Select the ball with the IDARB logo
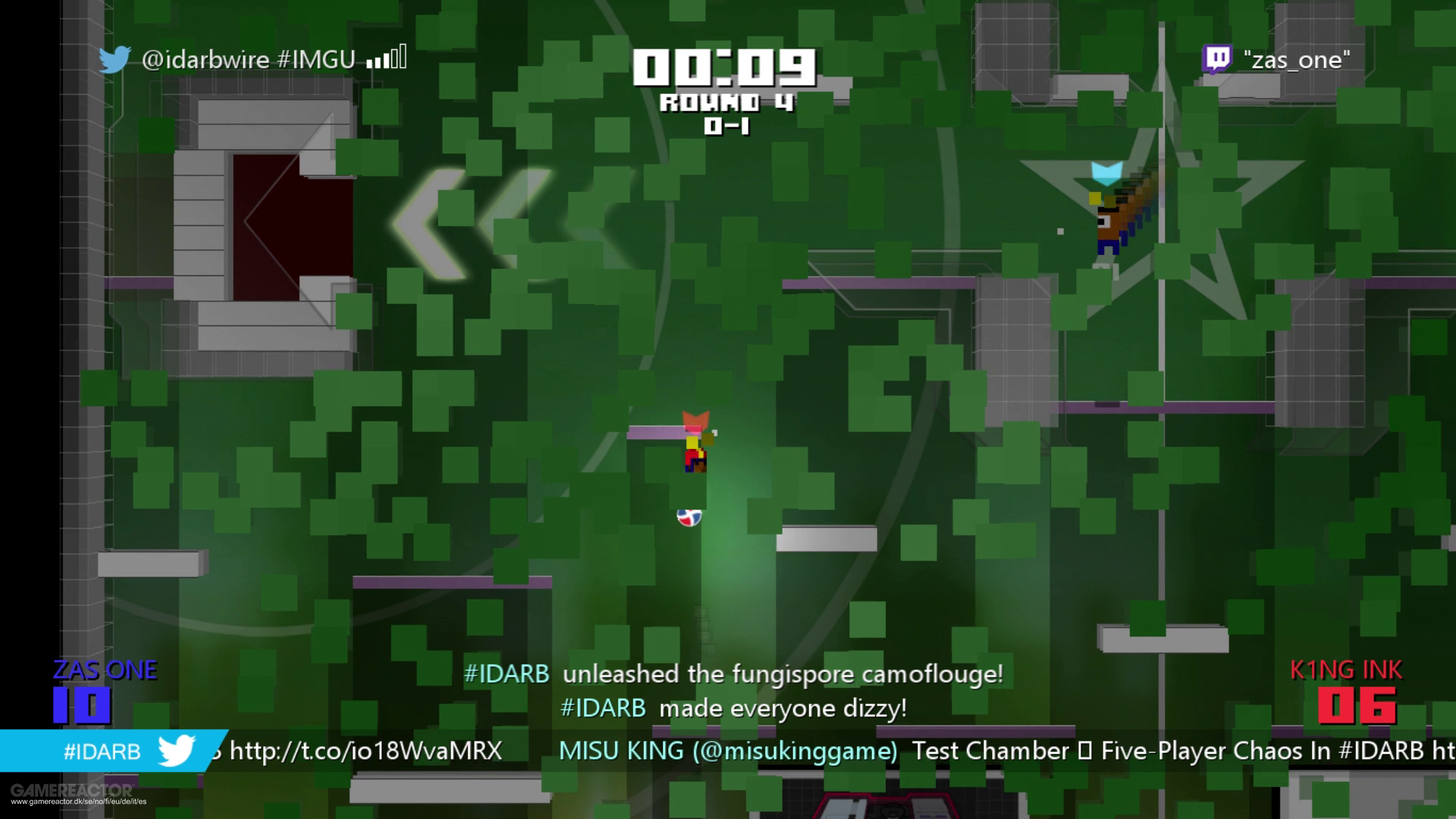1456x819 pixels. 689,517
